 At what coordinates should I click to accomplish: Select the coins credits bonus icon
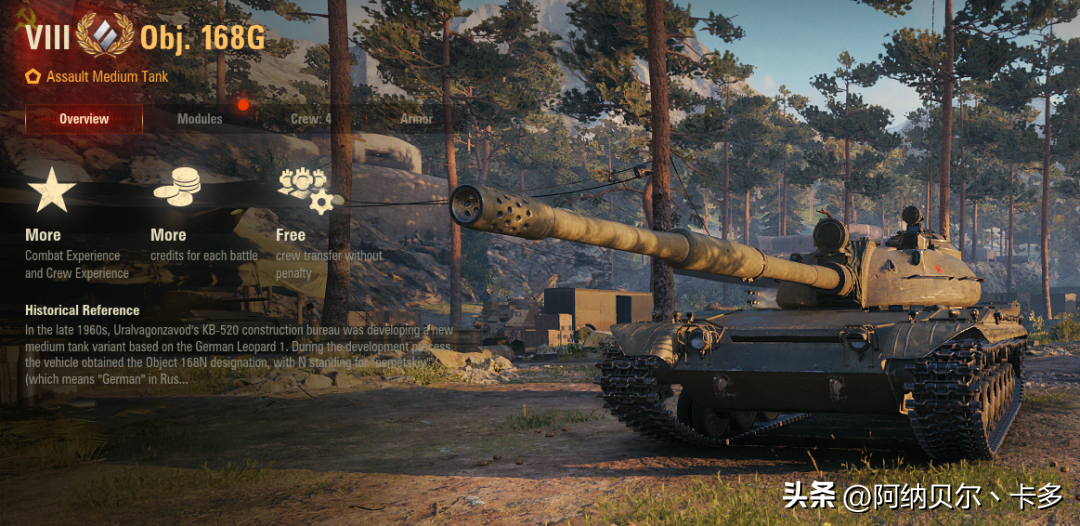177,189
